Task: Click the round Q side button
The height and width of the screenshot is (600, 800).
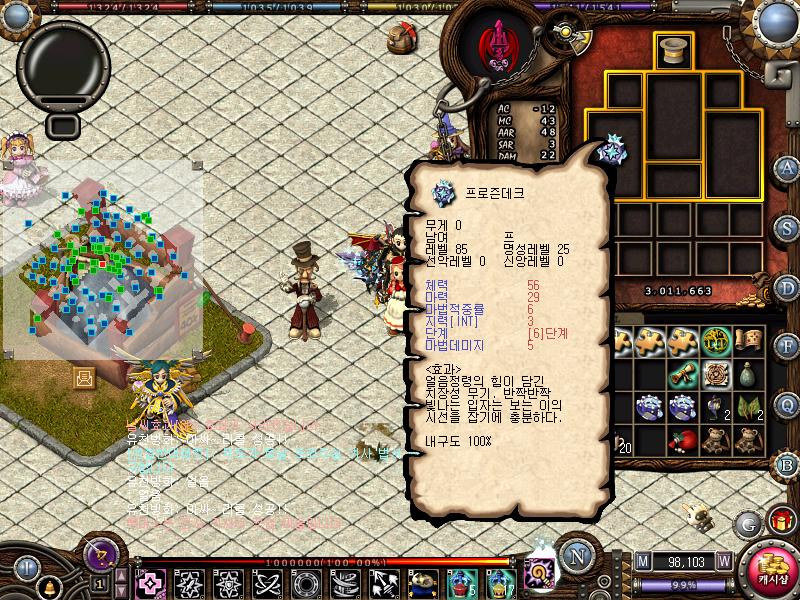Action: (787, 404)
